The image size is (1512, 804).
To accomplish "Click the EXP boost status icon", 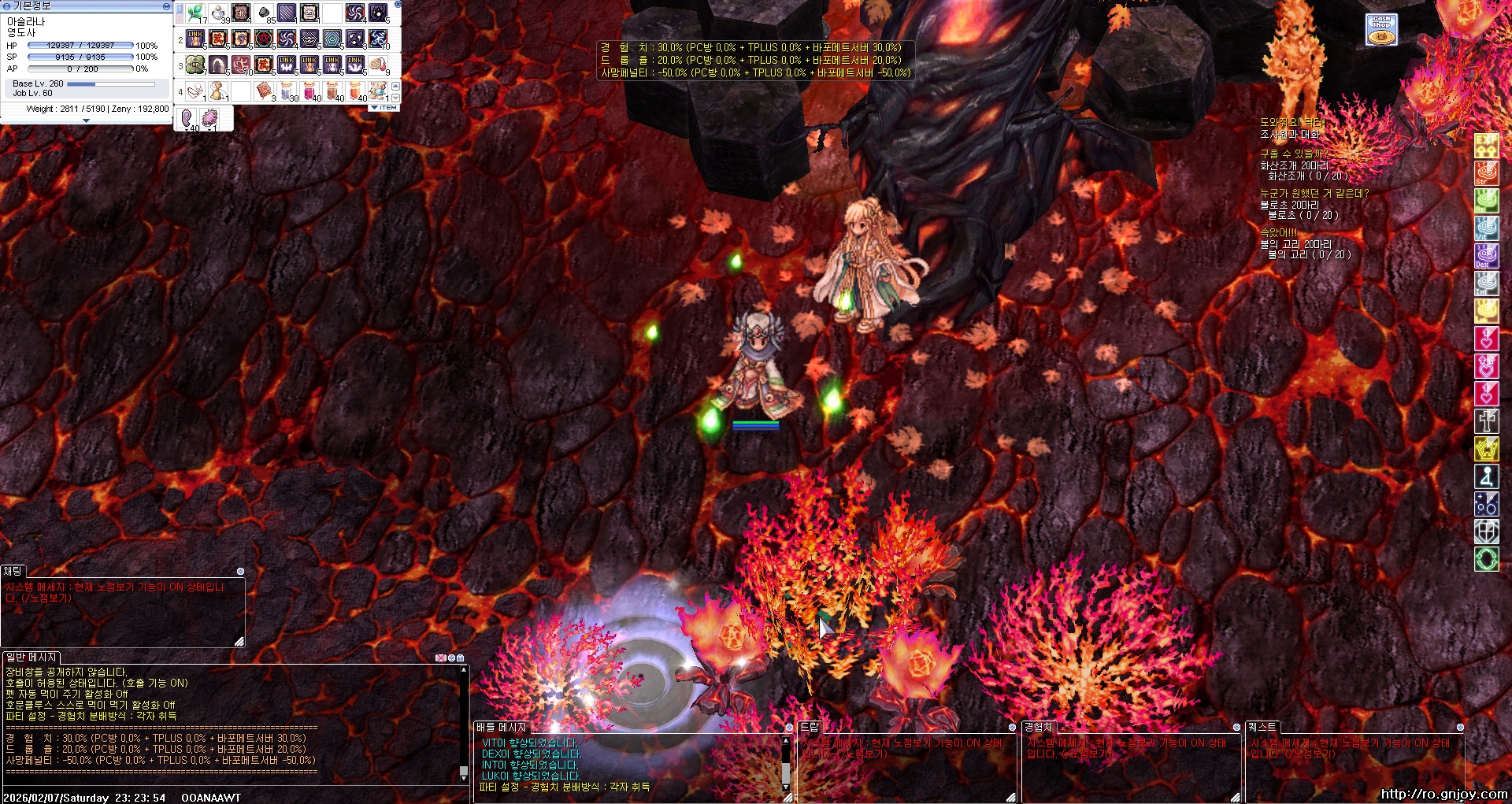I will point(1486,145).
